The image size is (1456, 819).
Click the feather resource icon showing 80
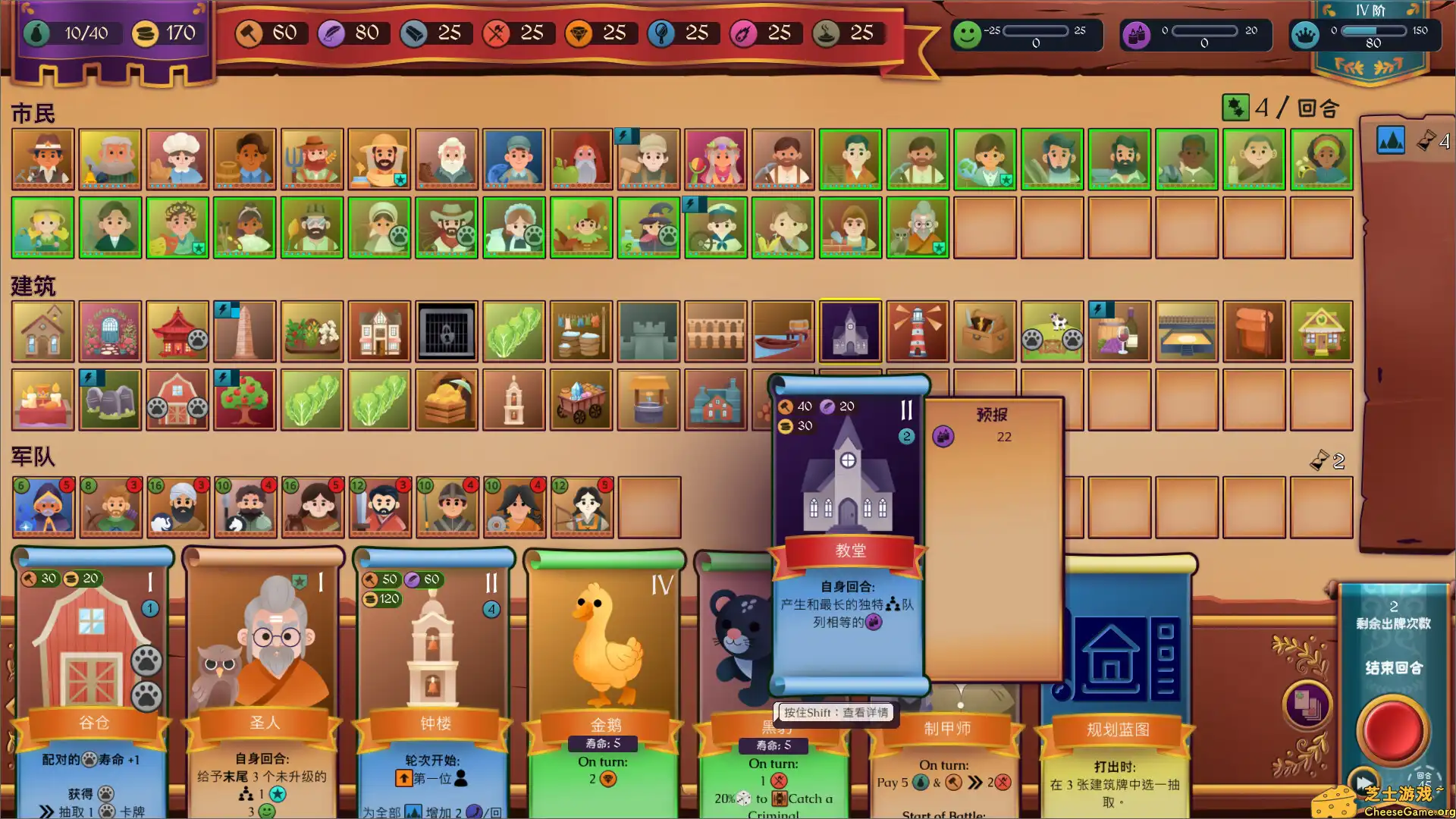[x=331, y=33]
